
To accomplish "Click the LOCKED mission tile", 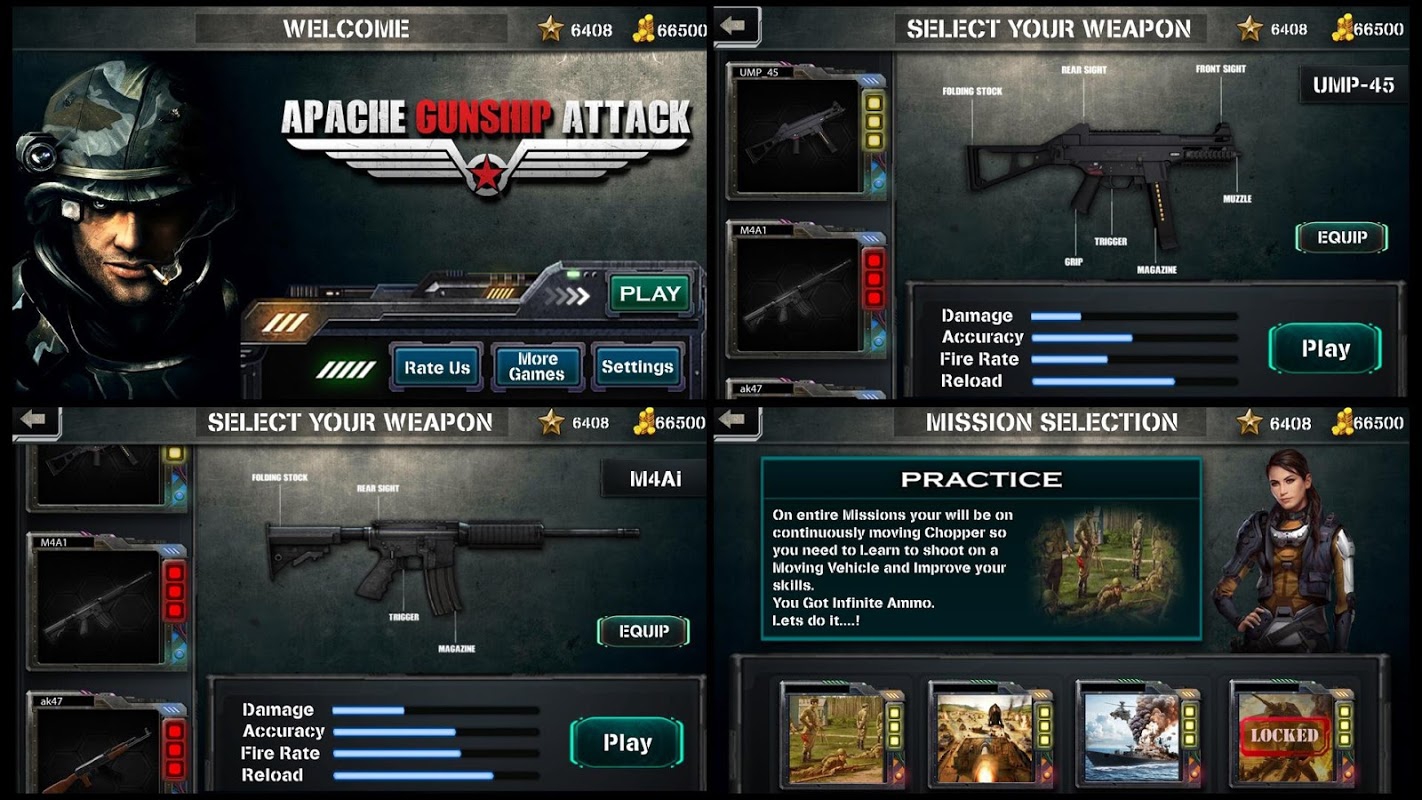I will 1284,738.
